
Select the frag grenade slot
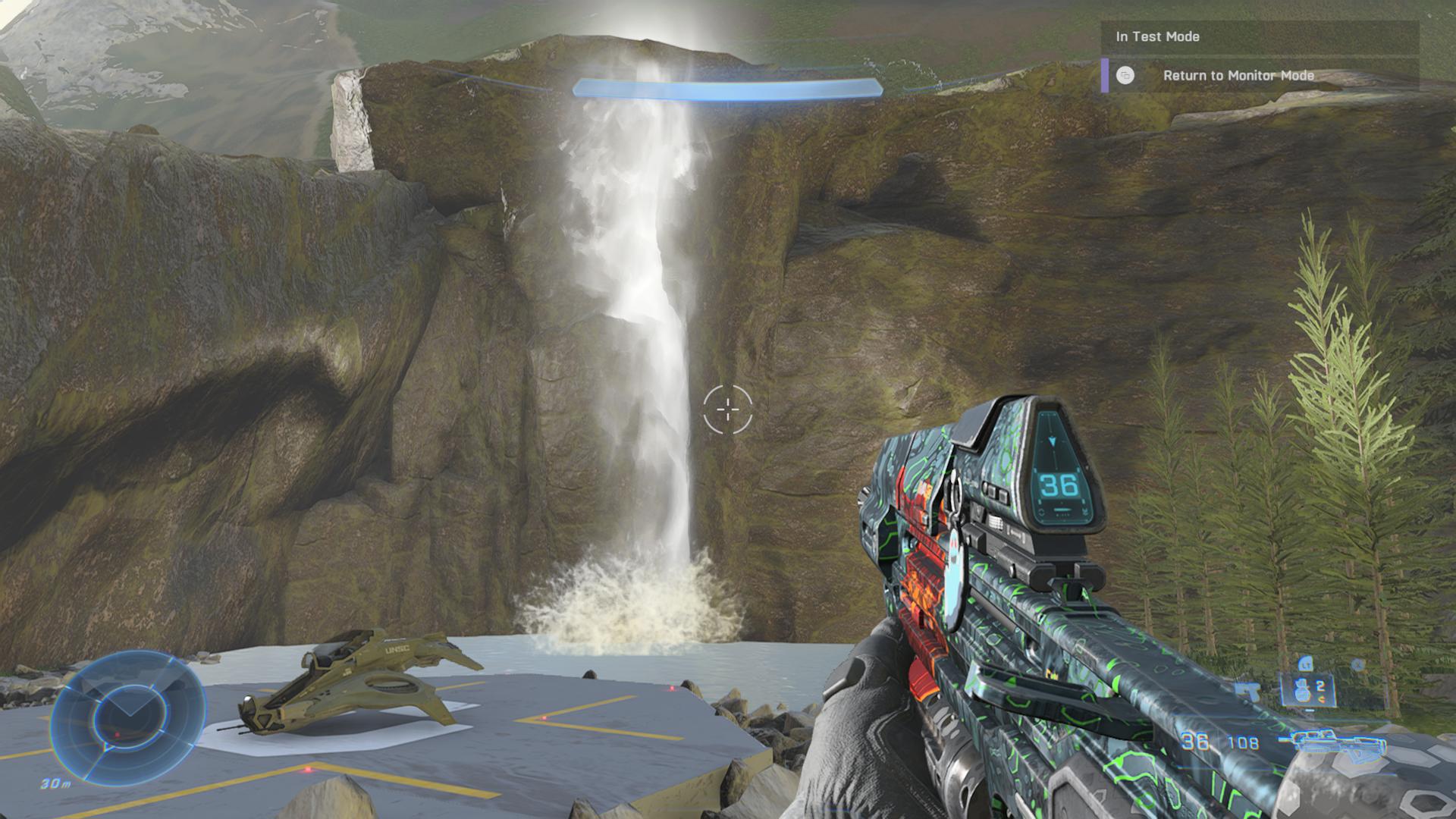1309,689
